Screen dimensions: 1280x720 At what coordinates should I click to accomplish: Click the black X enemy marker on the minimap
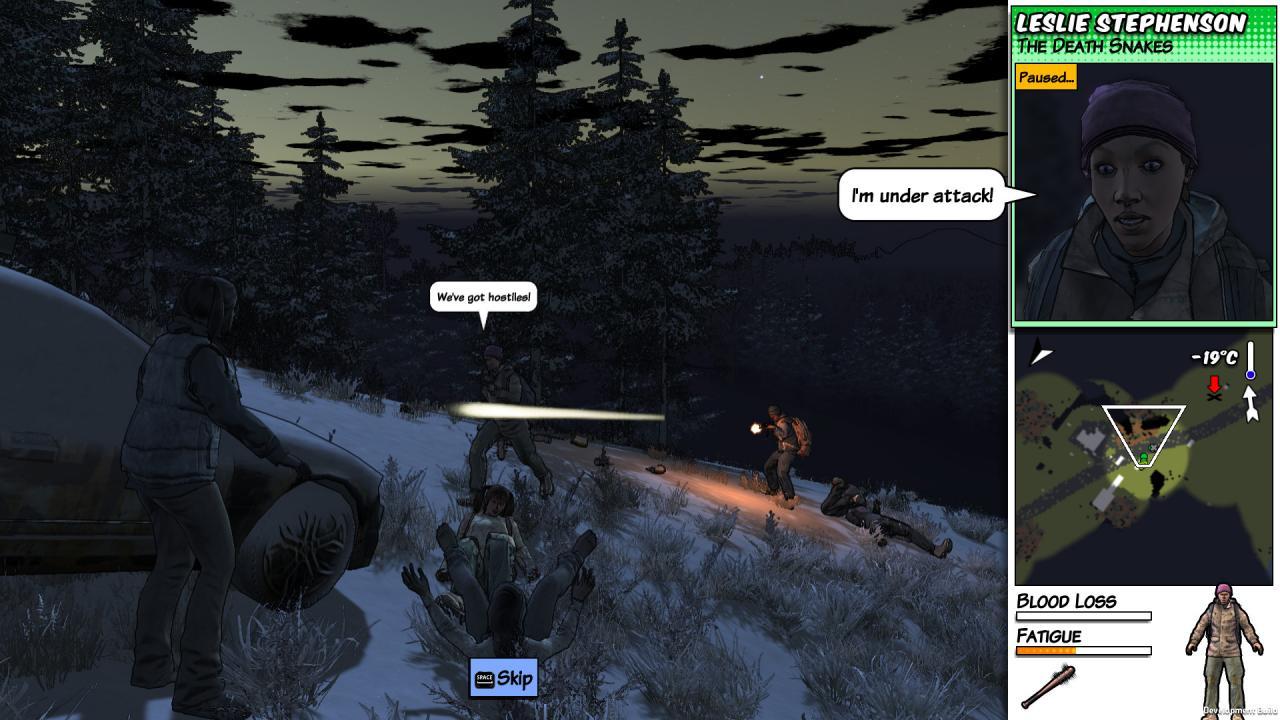coord(1214,398)
